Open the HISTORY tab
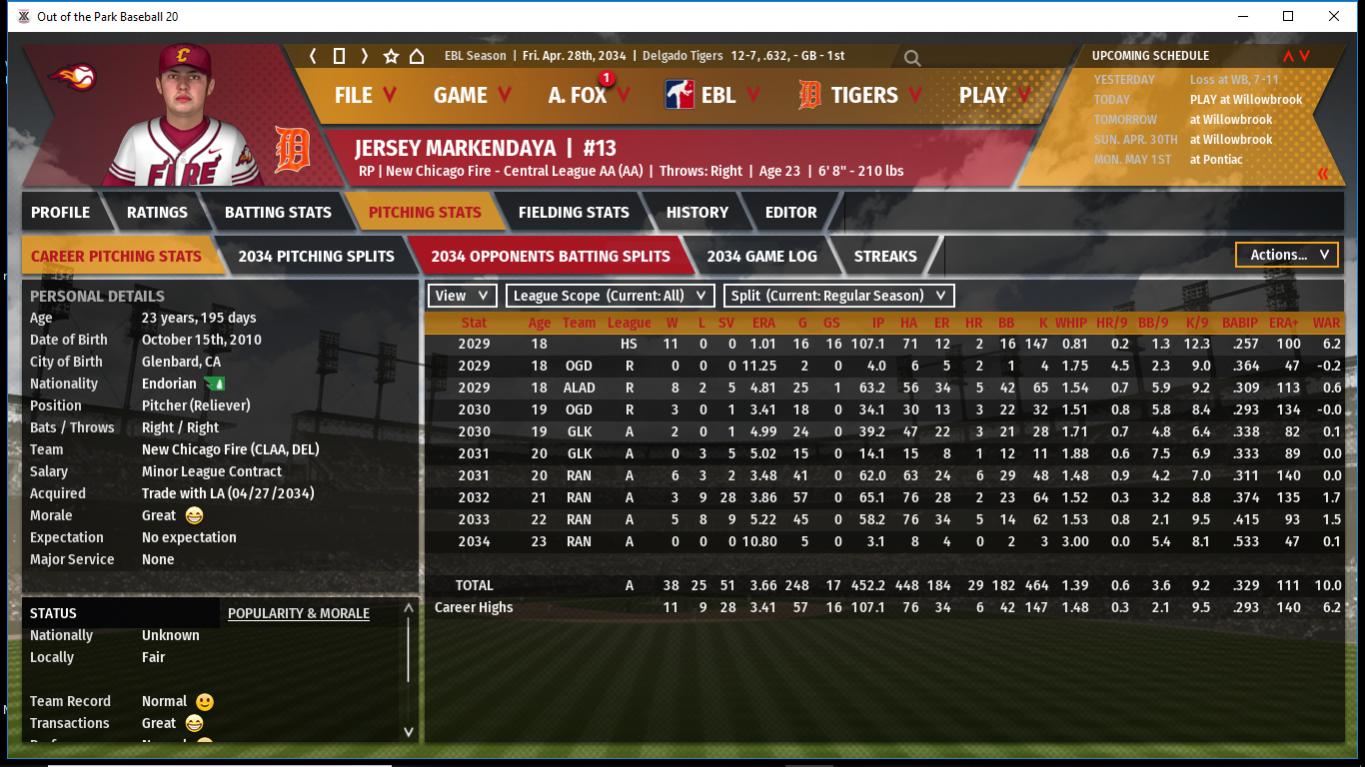This screenshot has height=767, width=1365. tap(697, 212)
